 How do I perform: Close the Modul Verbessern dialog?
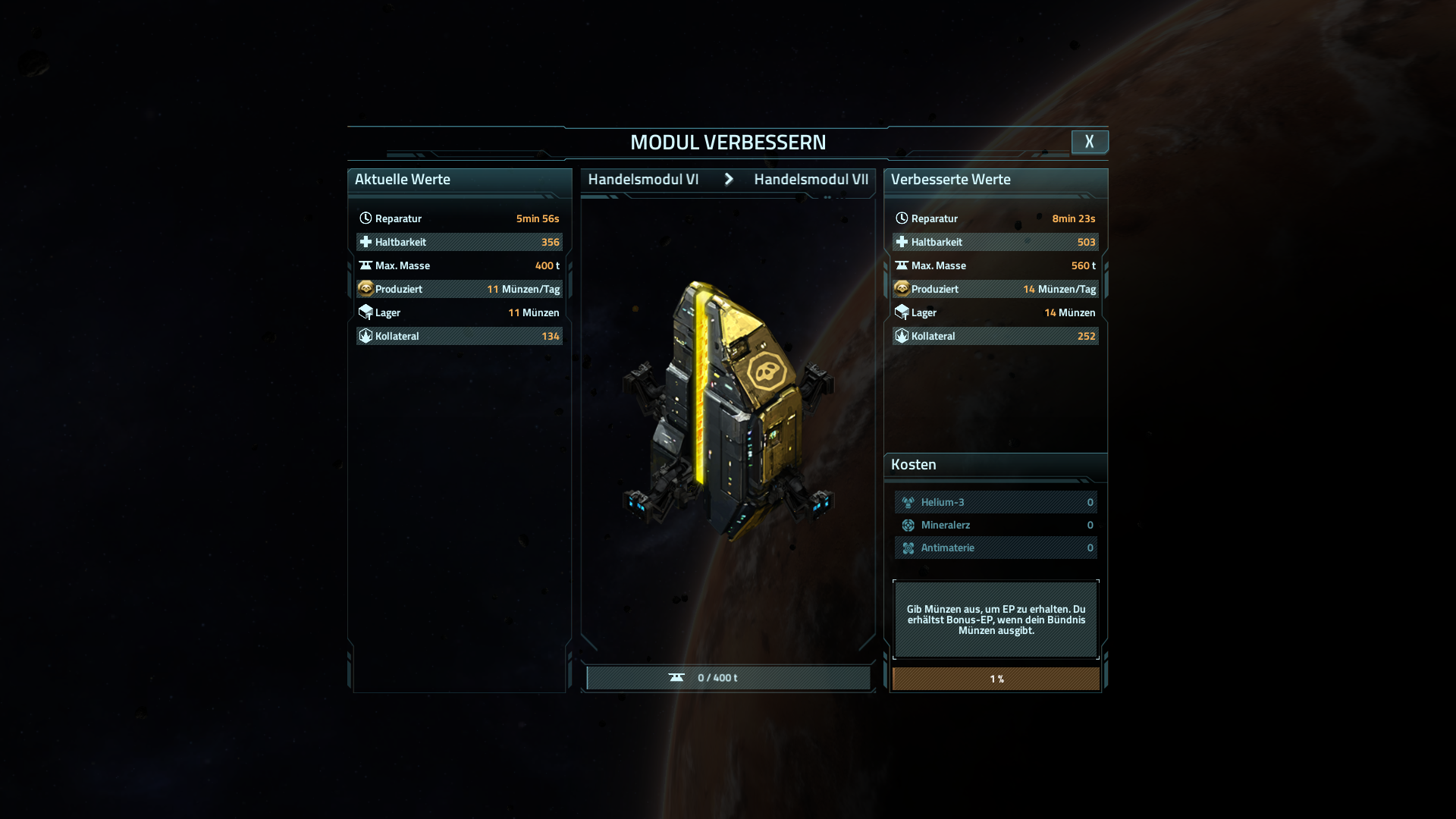click(1089, 142)
